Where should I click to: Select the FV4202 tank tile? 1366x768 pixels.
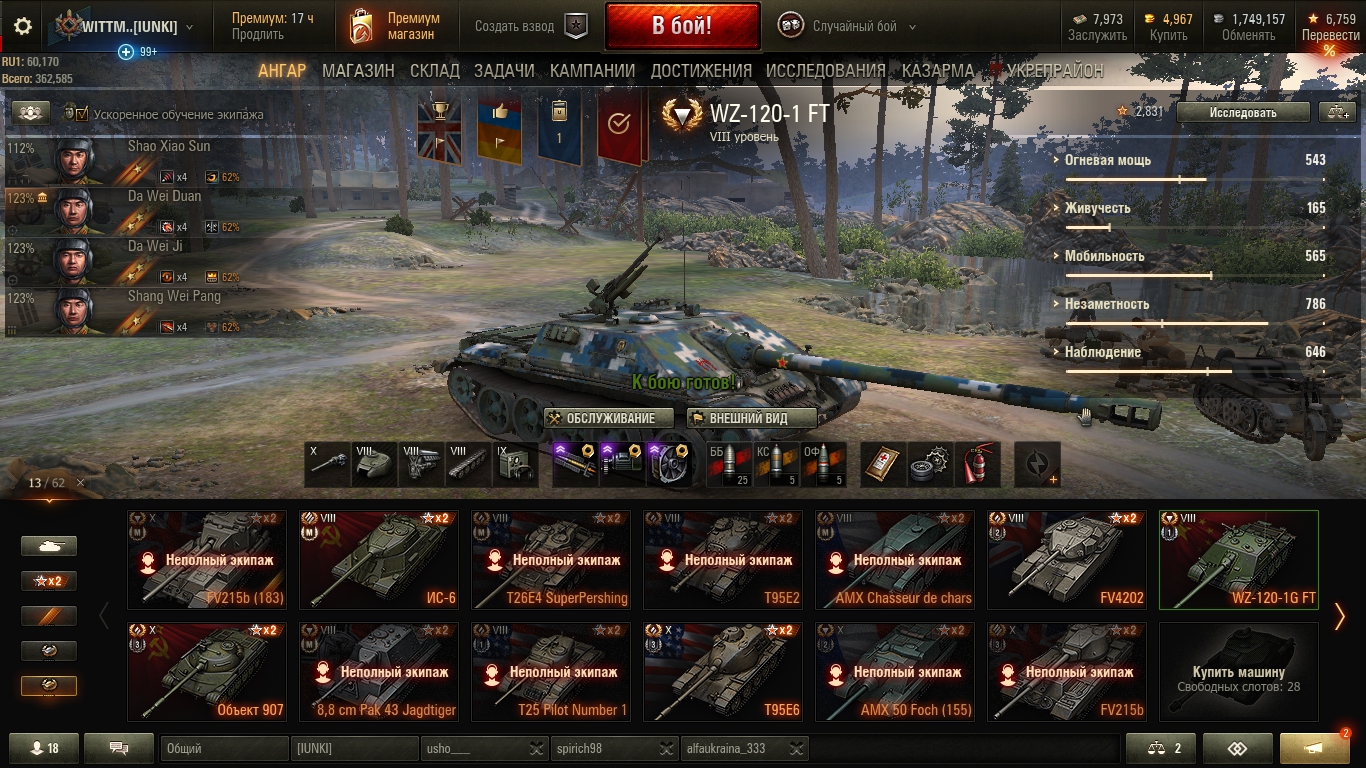coord(1067,560)
